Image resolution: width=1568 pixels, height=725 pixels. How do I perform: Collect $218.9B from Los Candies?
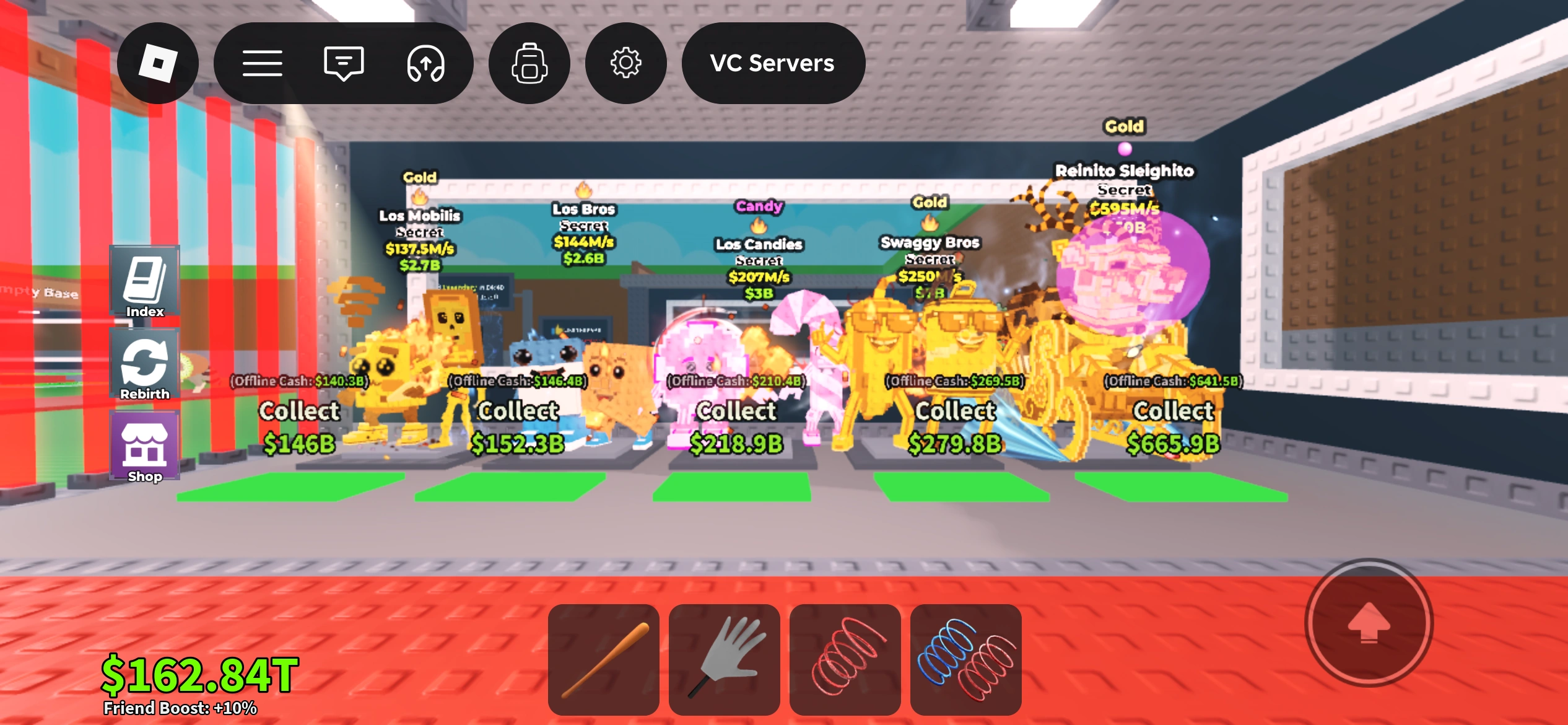(x=736, y=428)
